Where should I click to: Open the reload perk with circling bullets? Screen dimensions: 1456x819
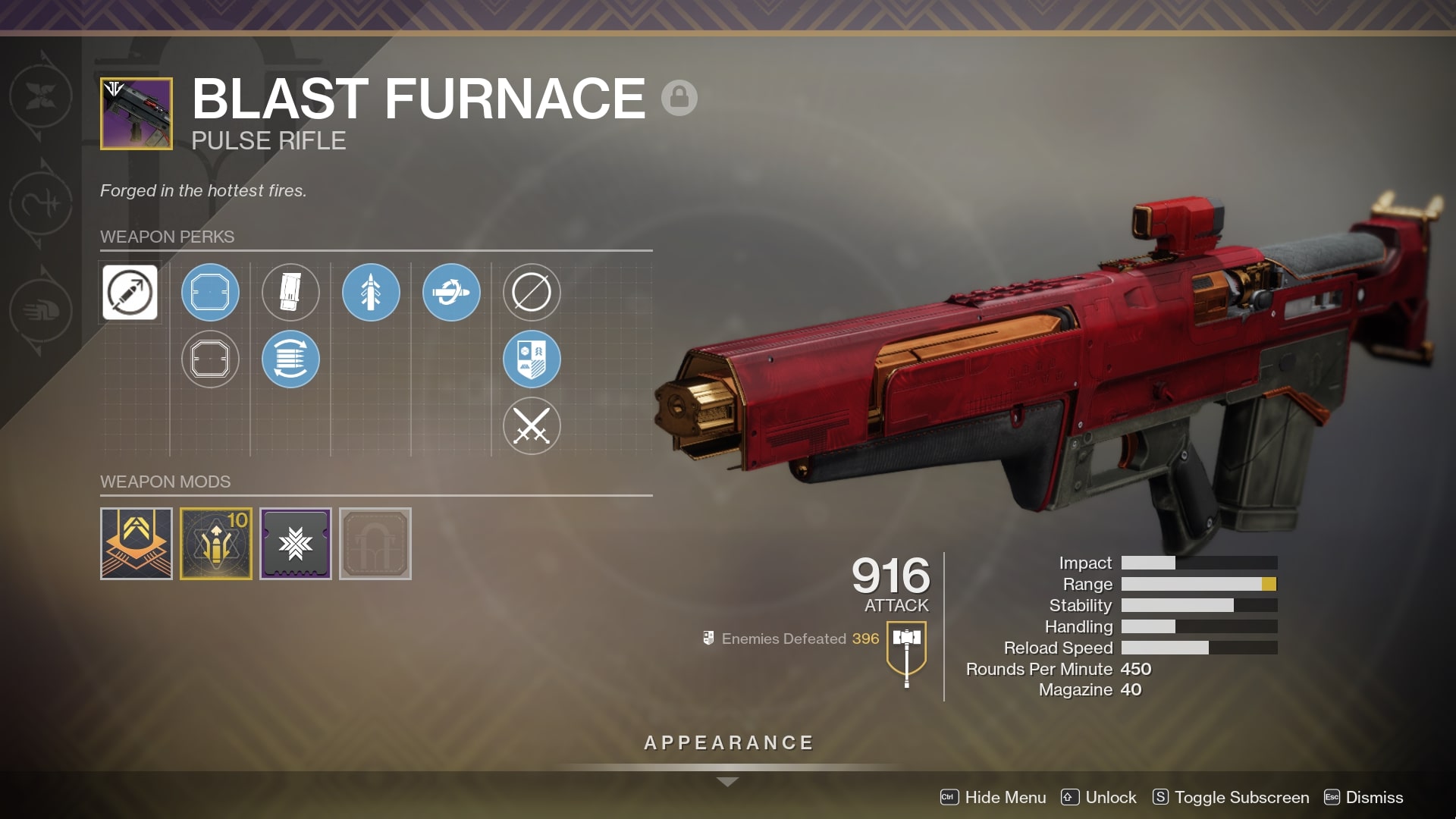290,359
